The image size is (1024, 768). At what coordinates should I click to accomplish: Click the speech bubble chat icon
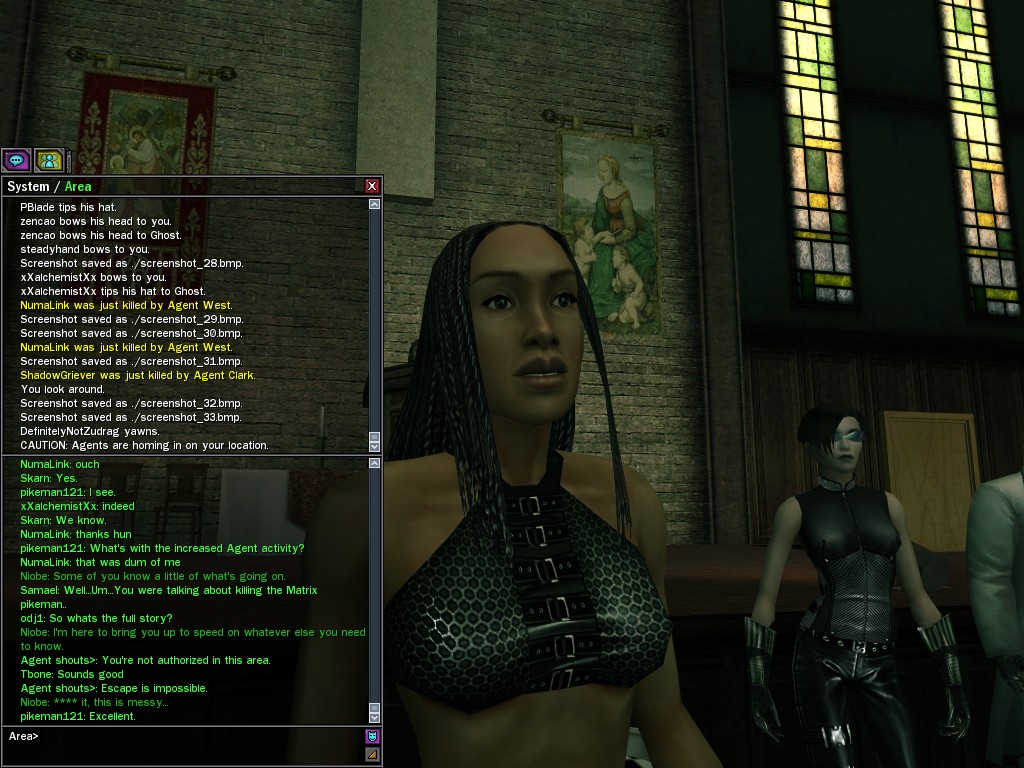[x=16, y=160]
